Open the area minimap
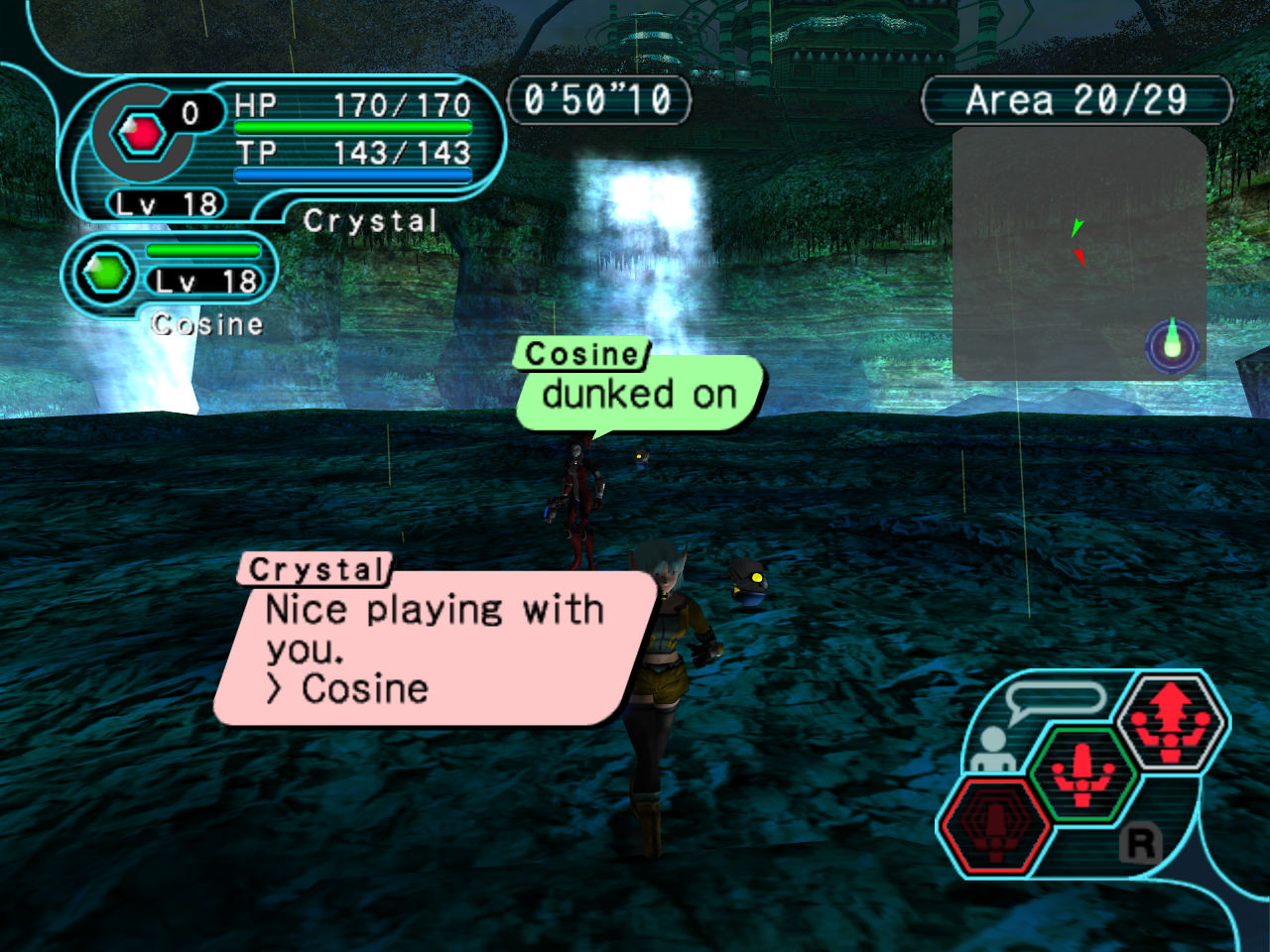 click(1079, 253)
